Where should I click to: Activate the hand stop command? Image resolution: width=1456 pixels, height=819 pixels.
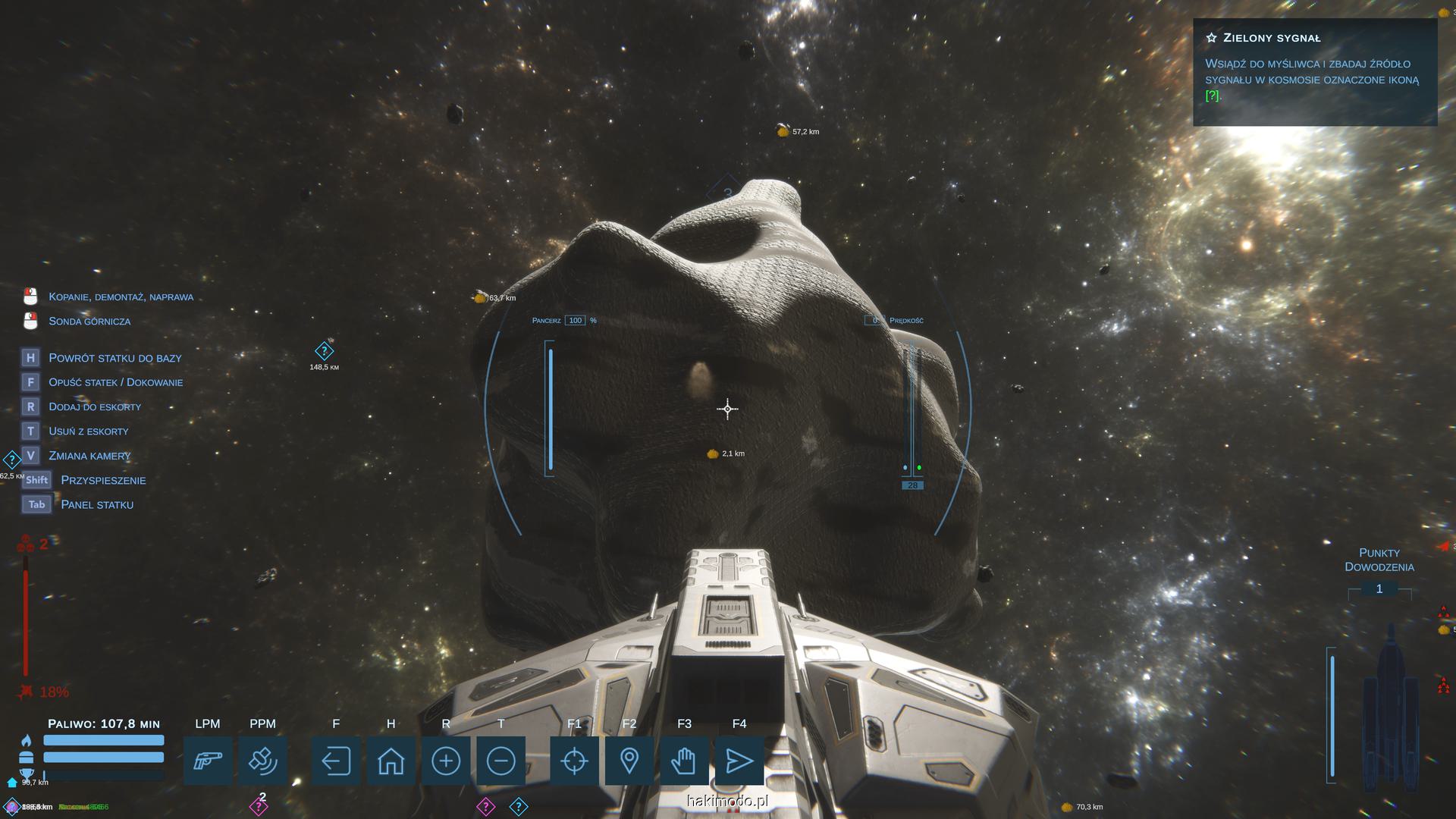click(x=684, y=761)
